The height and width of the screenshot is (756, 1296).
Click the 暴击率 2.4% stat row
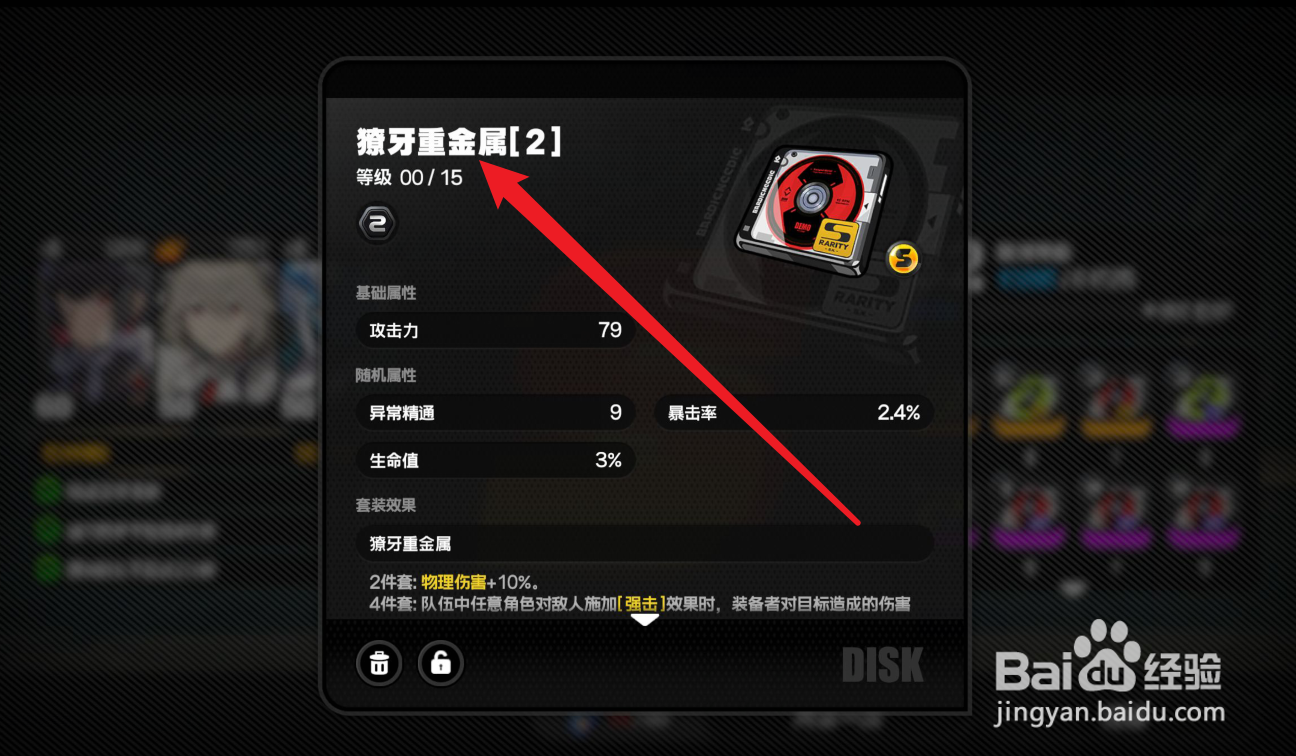tap(793, 412)
